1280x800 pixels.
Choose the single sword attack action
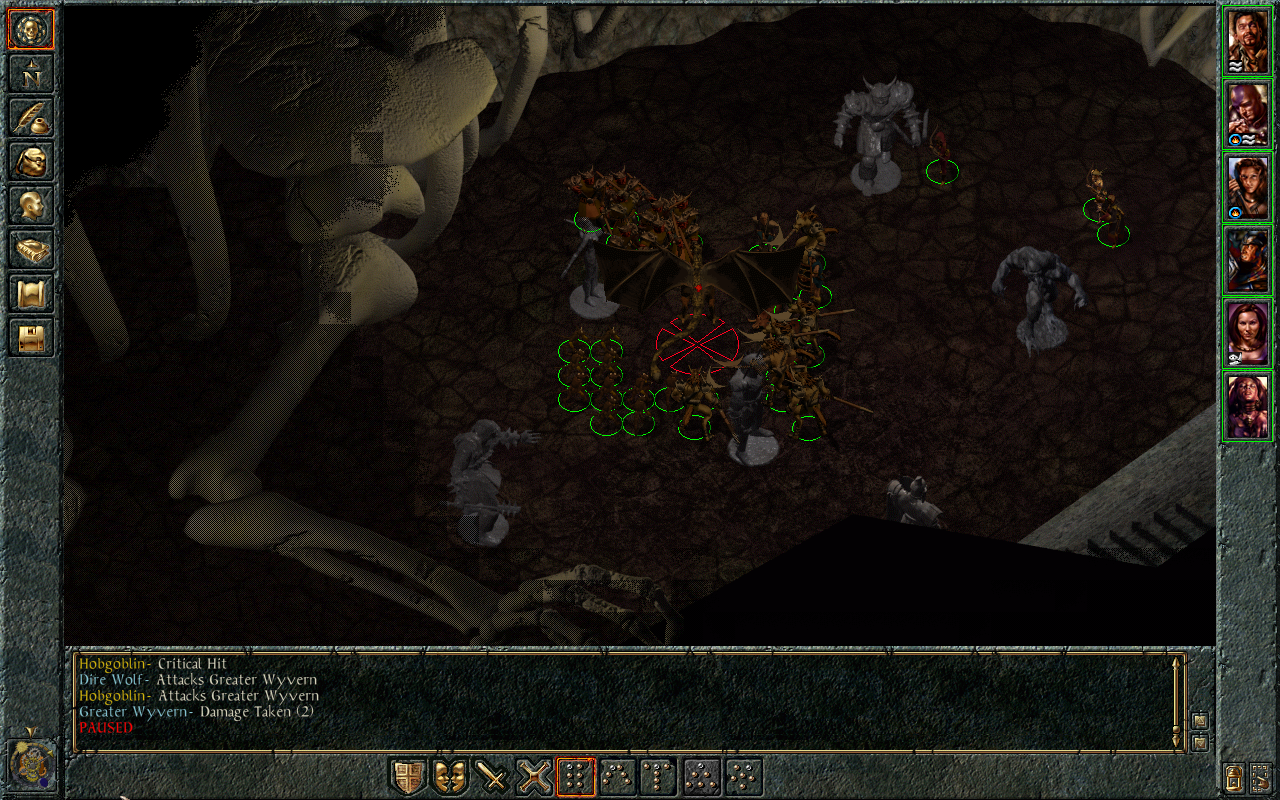(x=491, y=777)
